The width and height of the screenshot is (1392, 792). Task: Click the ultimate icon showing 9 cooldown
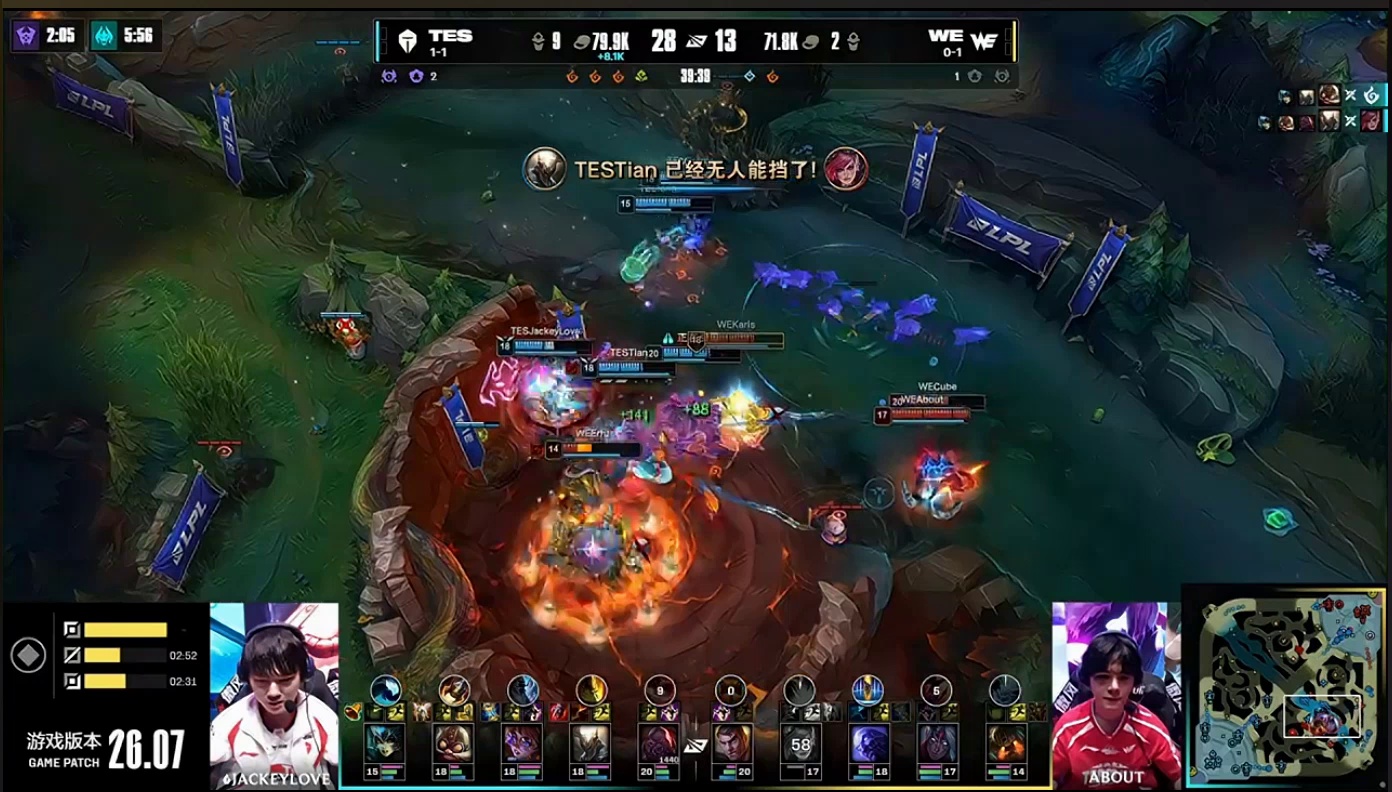(659, 689)
